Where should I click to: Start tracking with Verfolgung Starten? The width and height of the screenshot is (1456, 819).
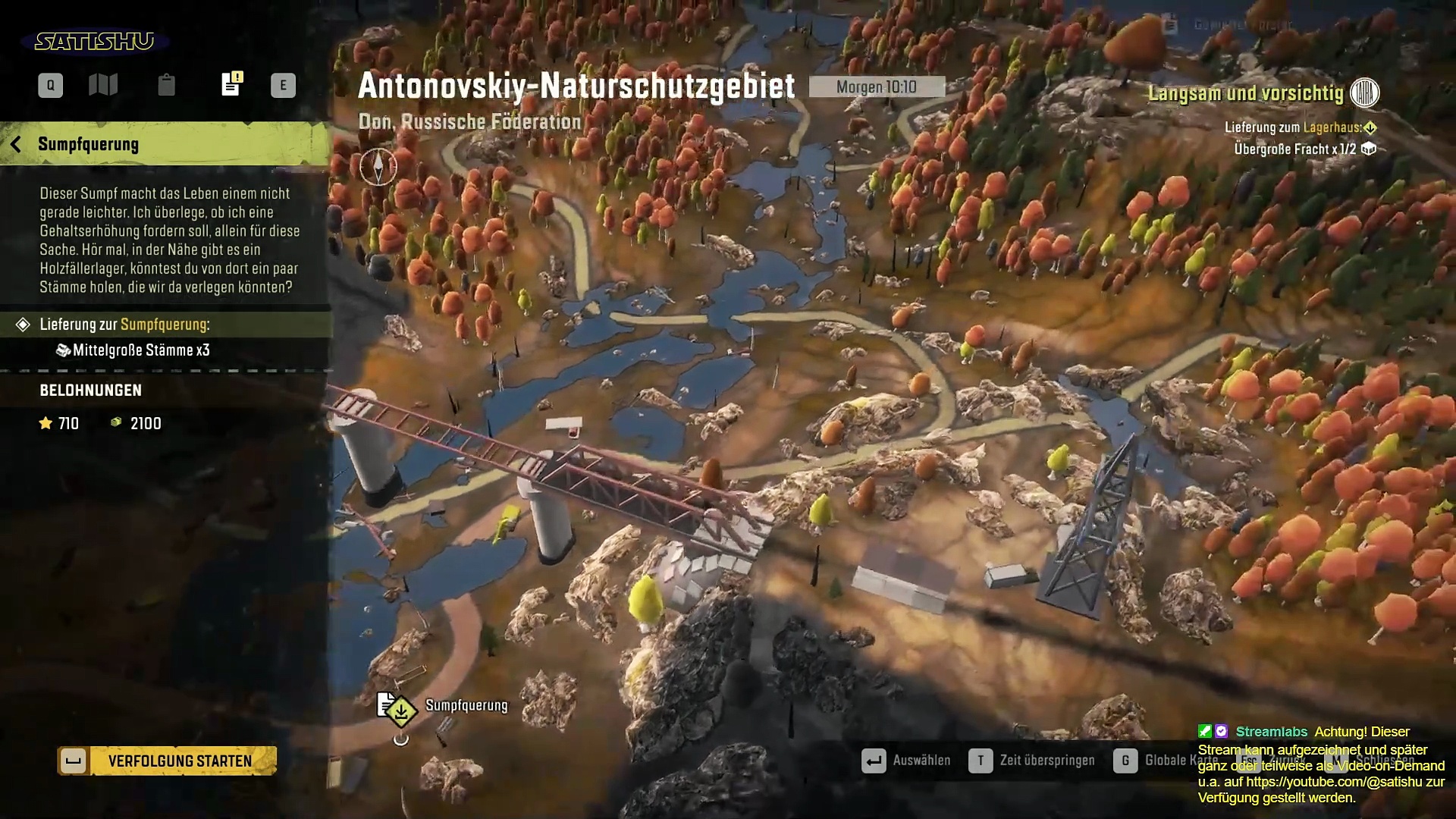pos(167,761)
